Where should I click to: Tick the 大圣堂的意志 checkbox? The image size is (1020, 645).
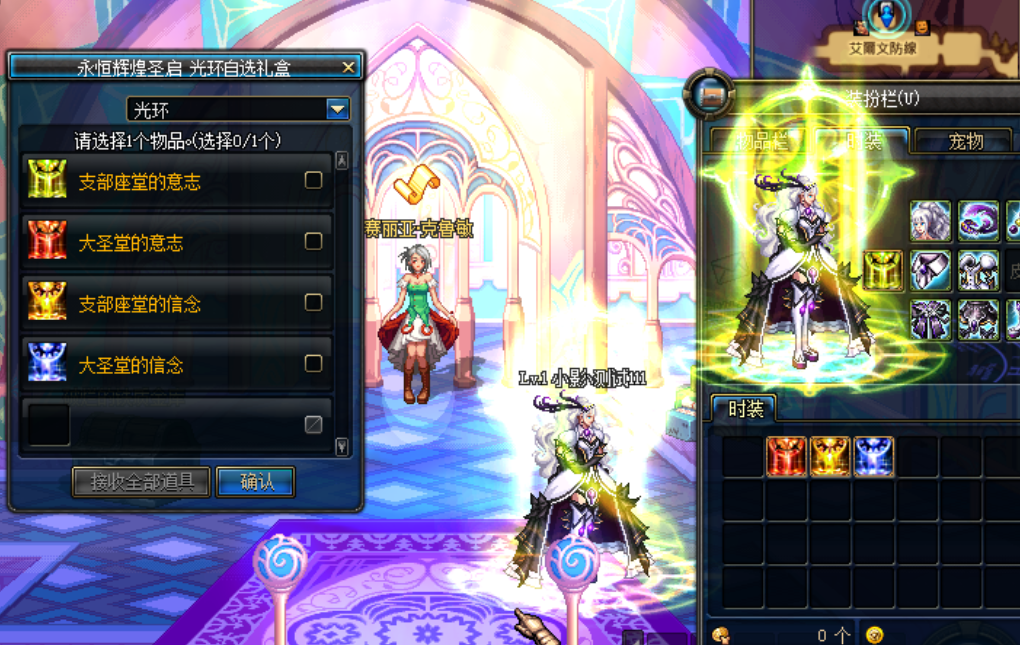313,241
